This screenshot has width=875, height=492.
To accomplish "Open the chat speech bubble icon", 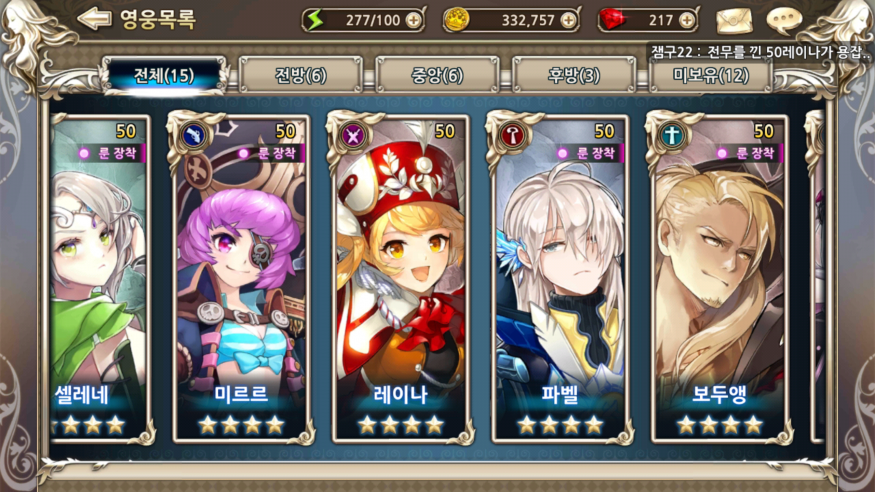I will coord(785,19).
